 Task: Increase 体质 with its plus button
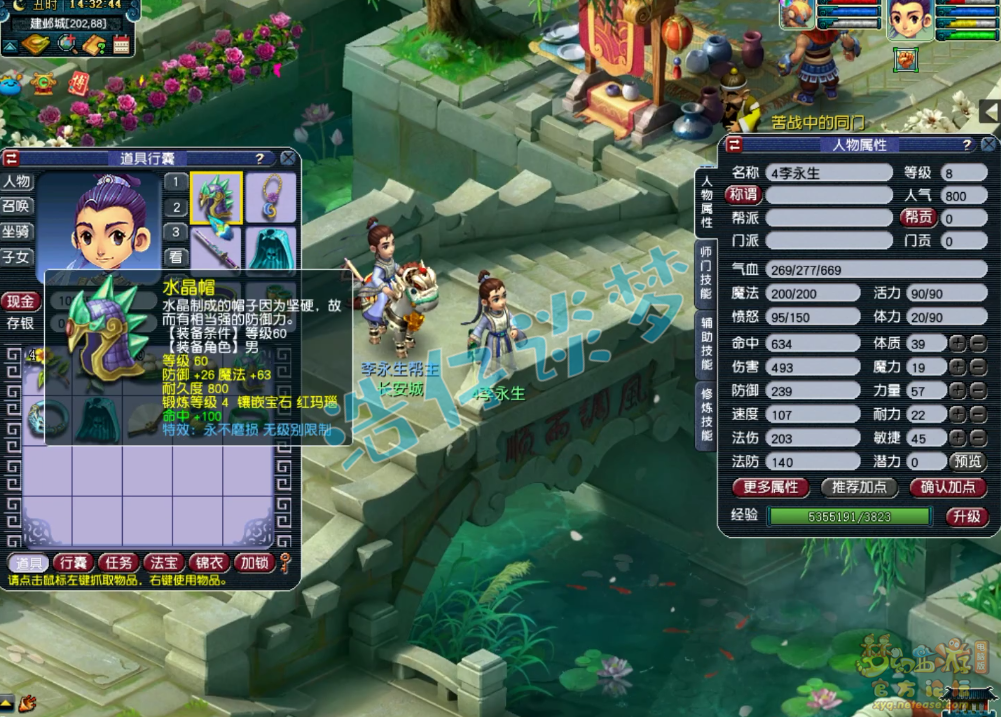[957, 343]
